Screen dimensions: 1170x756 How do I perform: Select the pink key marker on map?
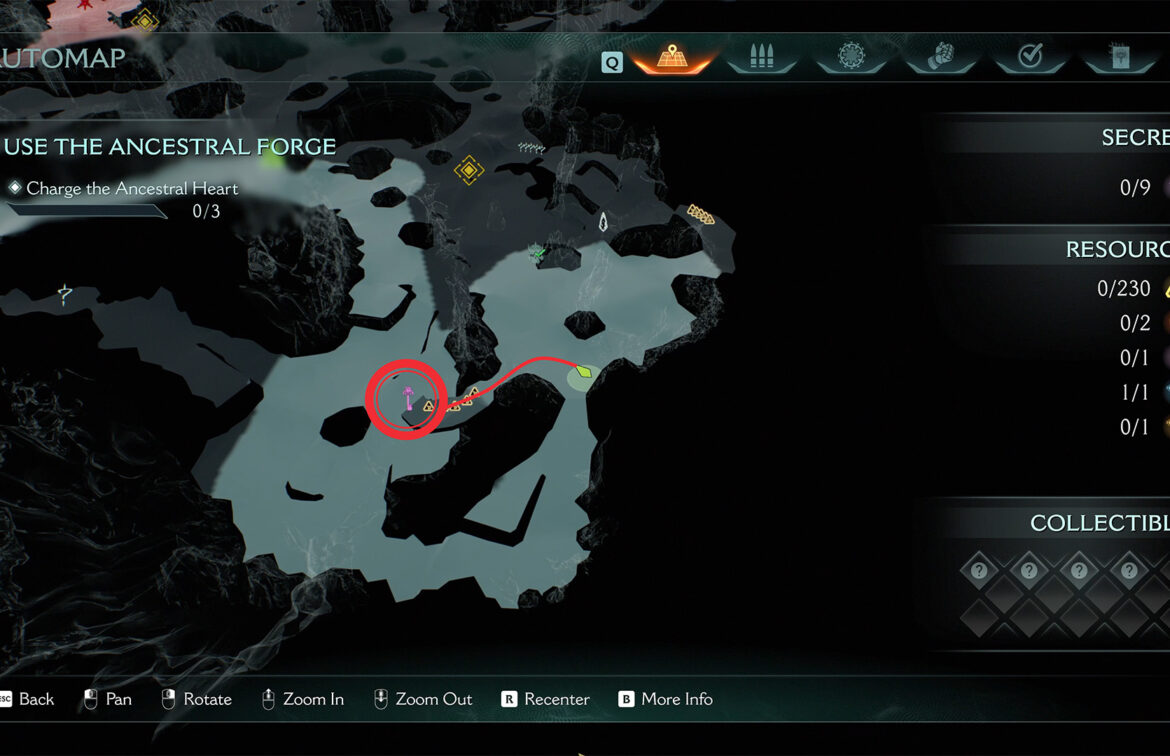pos(408,400)
